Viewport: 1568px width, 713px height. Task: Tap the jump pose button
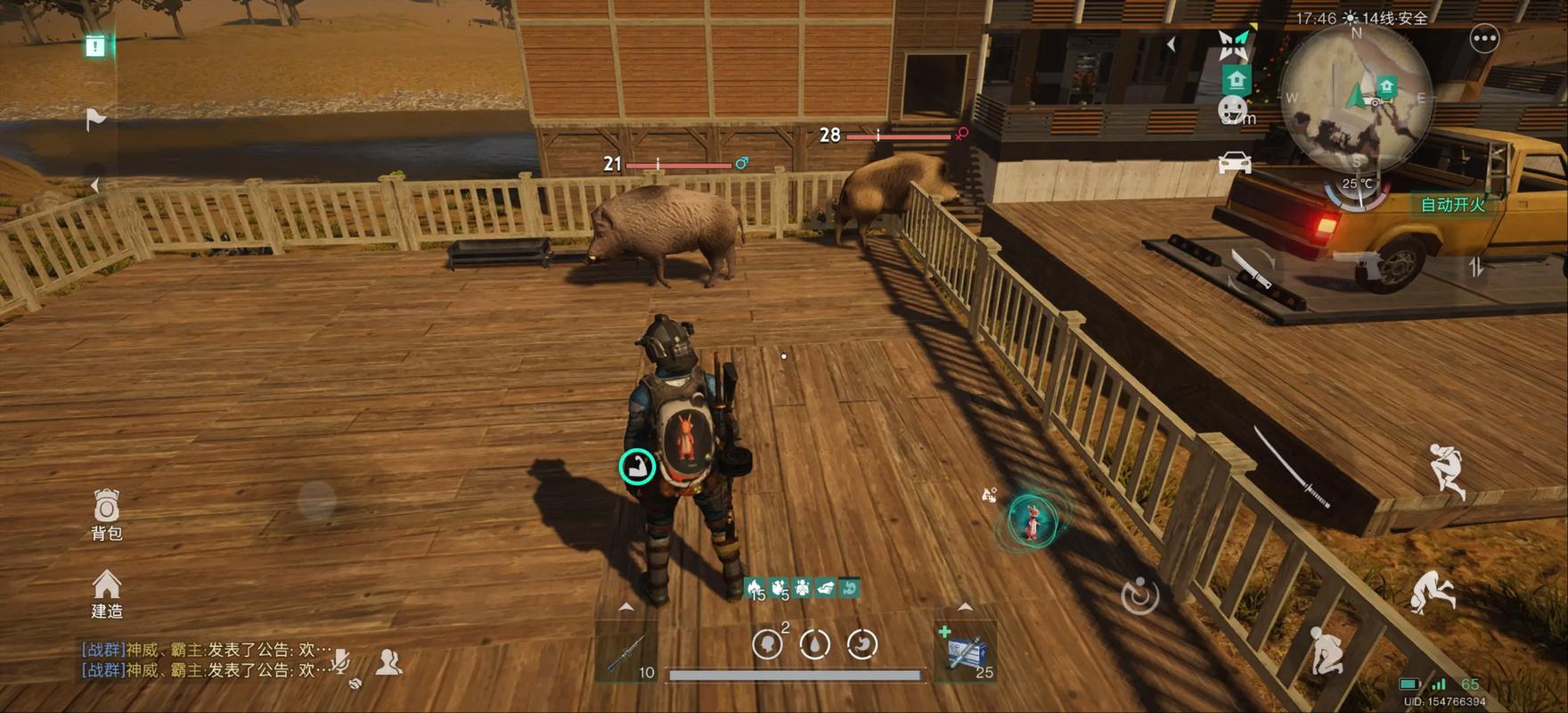1447,470
